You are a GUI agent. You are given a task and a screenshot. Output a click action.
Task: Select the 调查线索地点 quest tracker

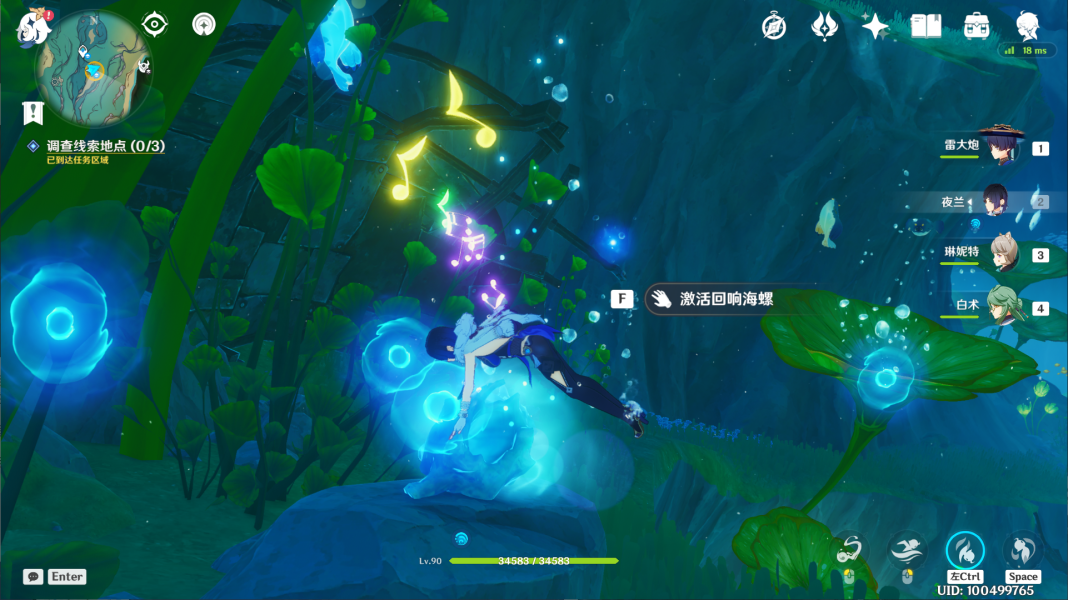105,146
